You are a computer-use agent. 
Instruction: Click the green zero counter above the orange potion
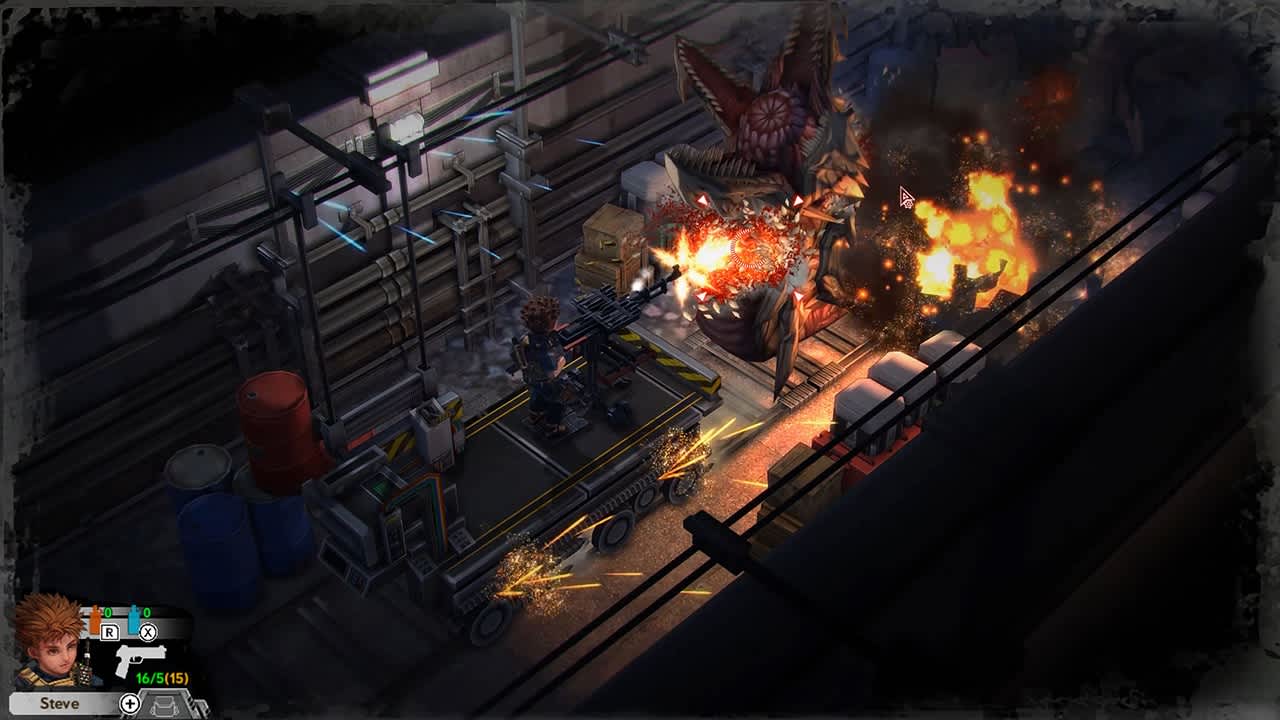[106, 611]
